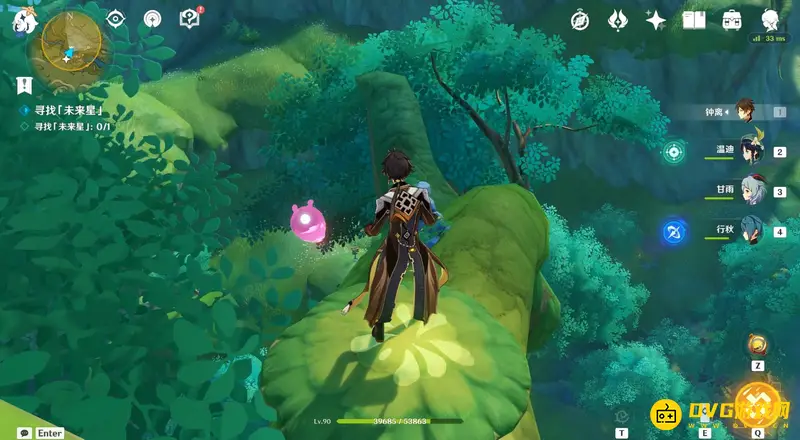Open the wish star icon
This screenshot has width=800, height=440.
point(656,19)
